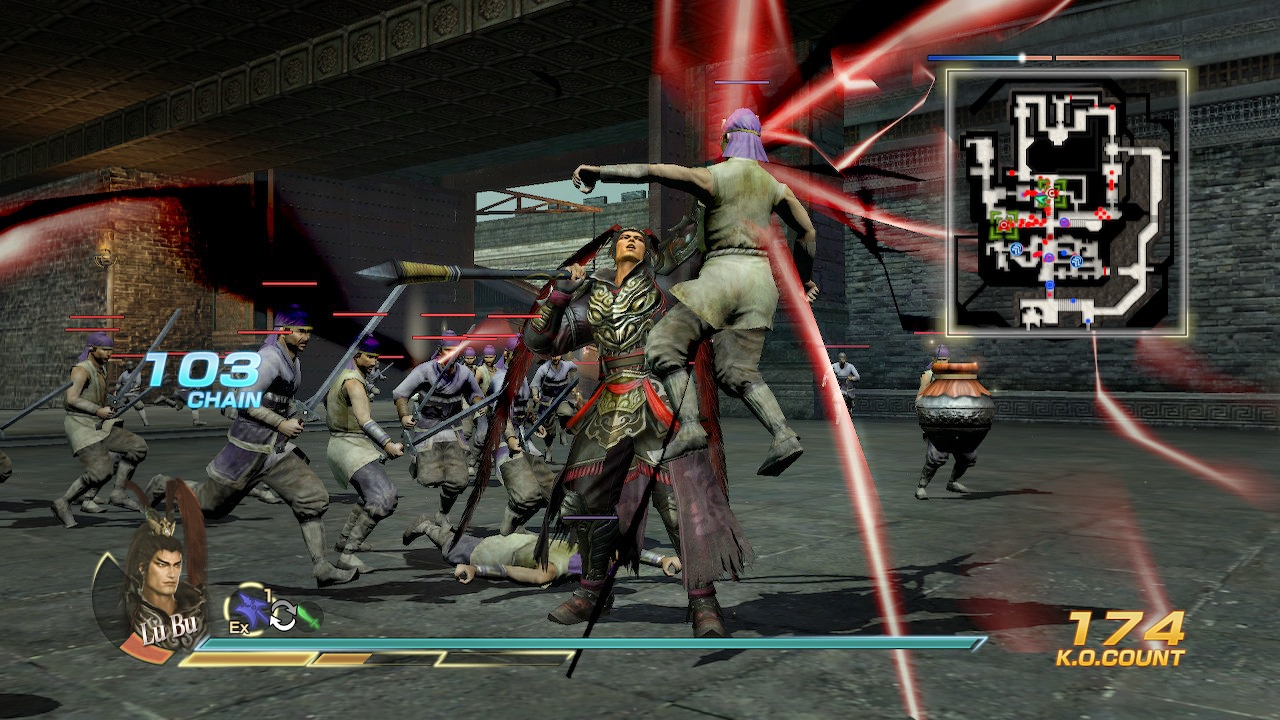Select the green secondary sword icon
This screenshot has height=720, width=1280.
(308, 617)
